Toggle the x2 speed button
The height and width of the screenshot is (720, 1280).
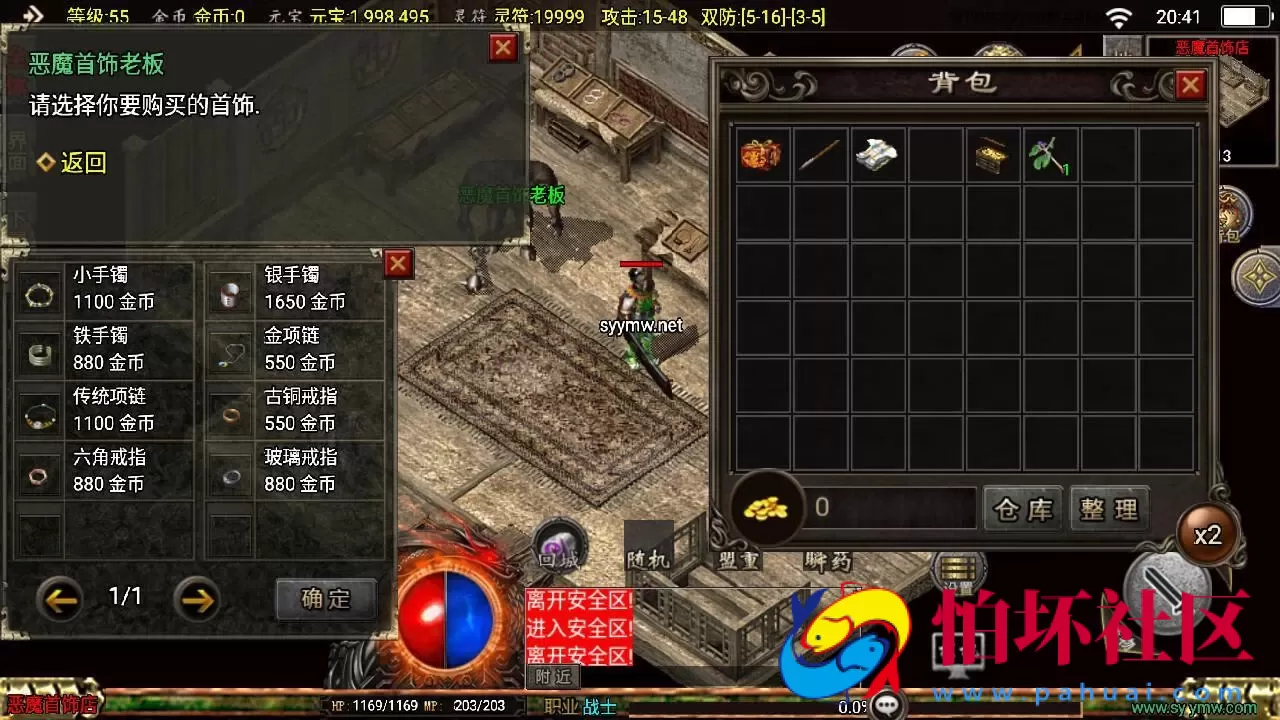(1207, 535)
